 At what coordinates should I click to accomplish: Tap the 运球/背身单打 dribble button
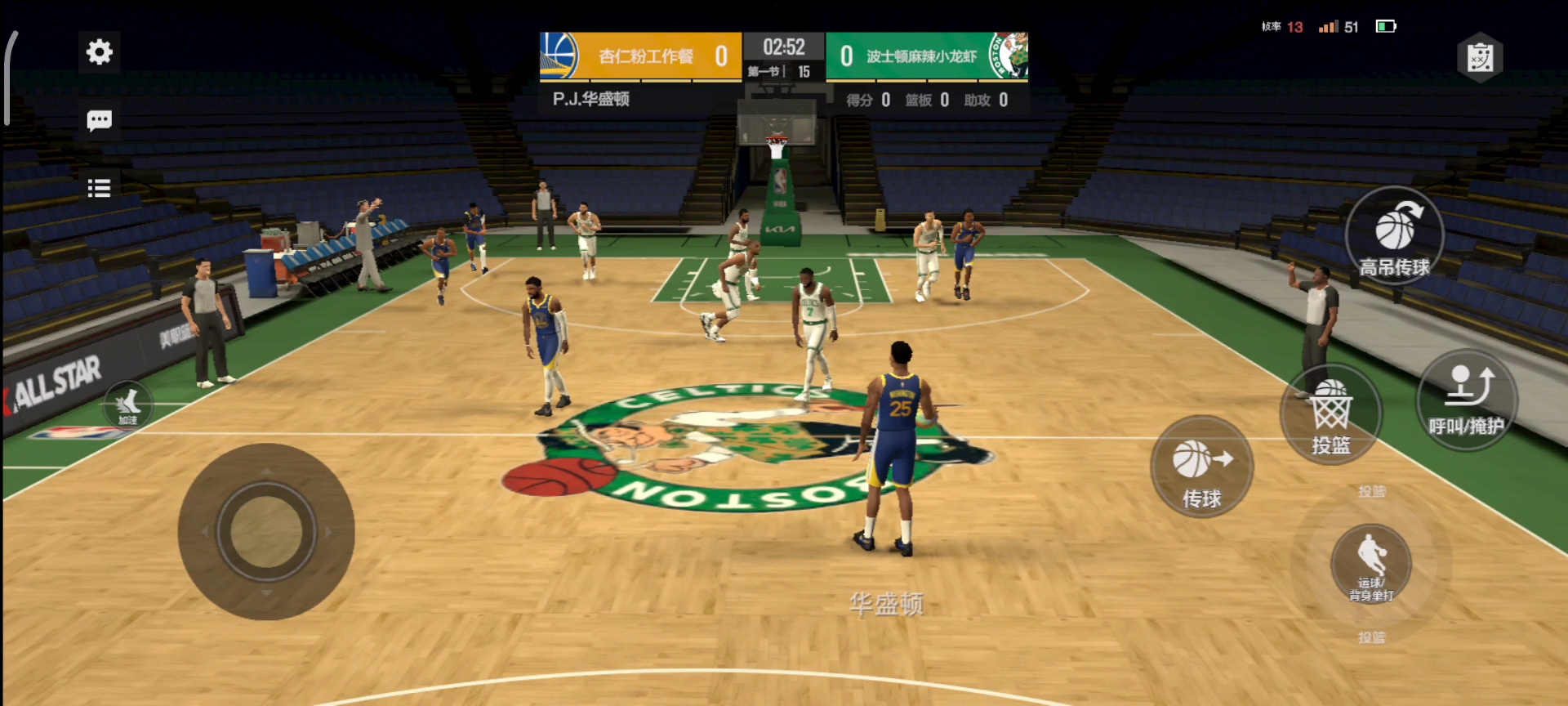(x=1371, y=565)
